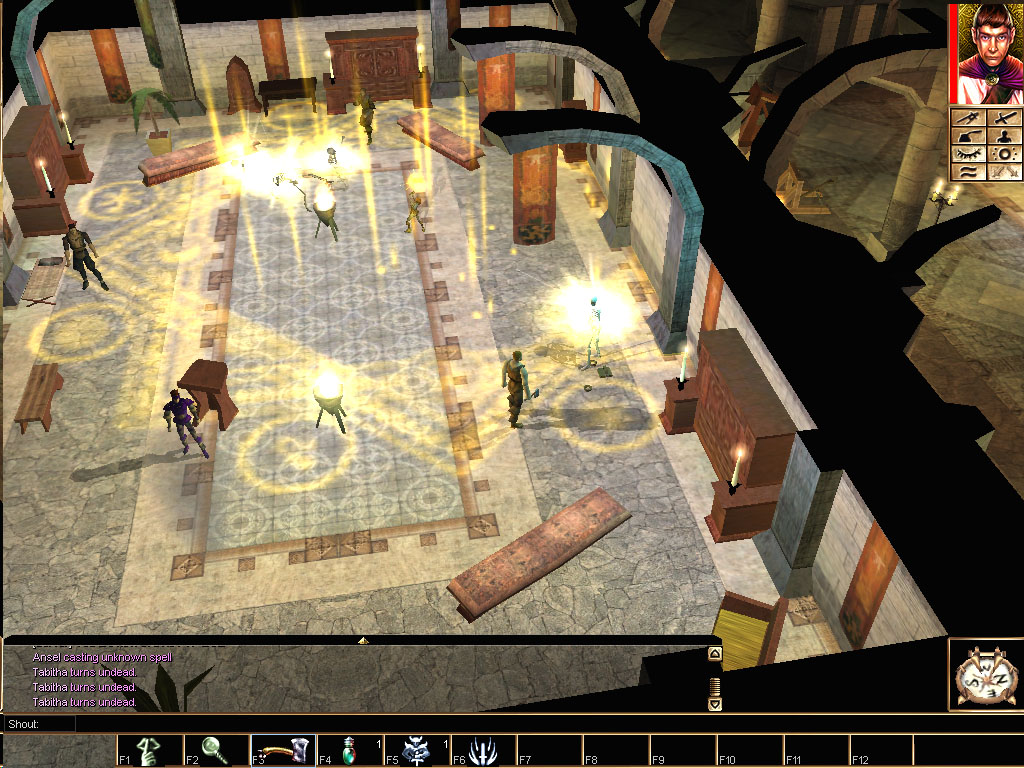Select the highlighted F3 quickslot item

(283, 750)
